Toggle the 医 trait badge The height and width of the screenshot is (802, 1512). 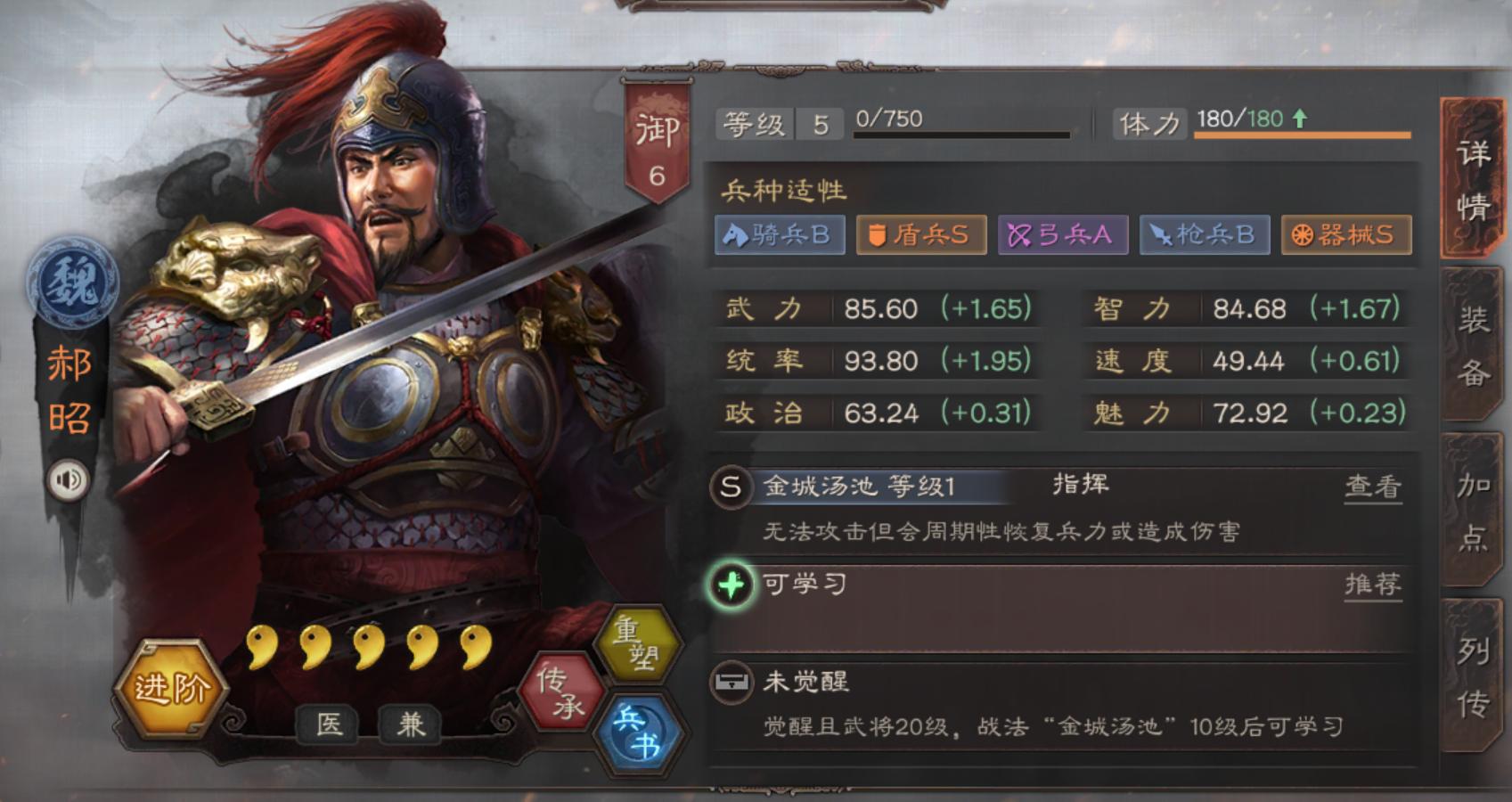pyautogui.click(x=327, y=724)
